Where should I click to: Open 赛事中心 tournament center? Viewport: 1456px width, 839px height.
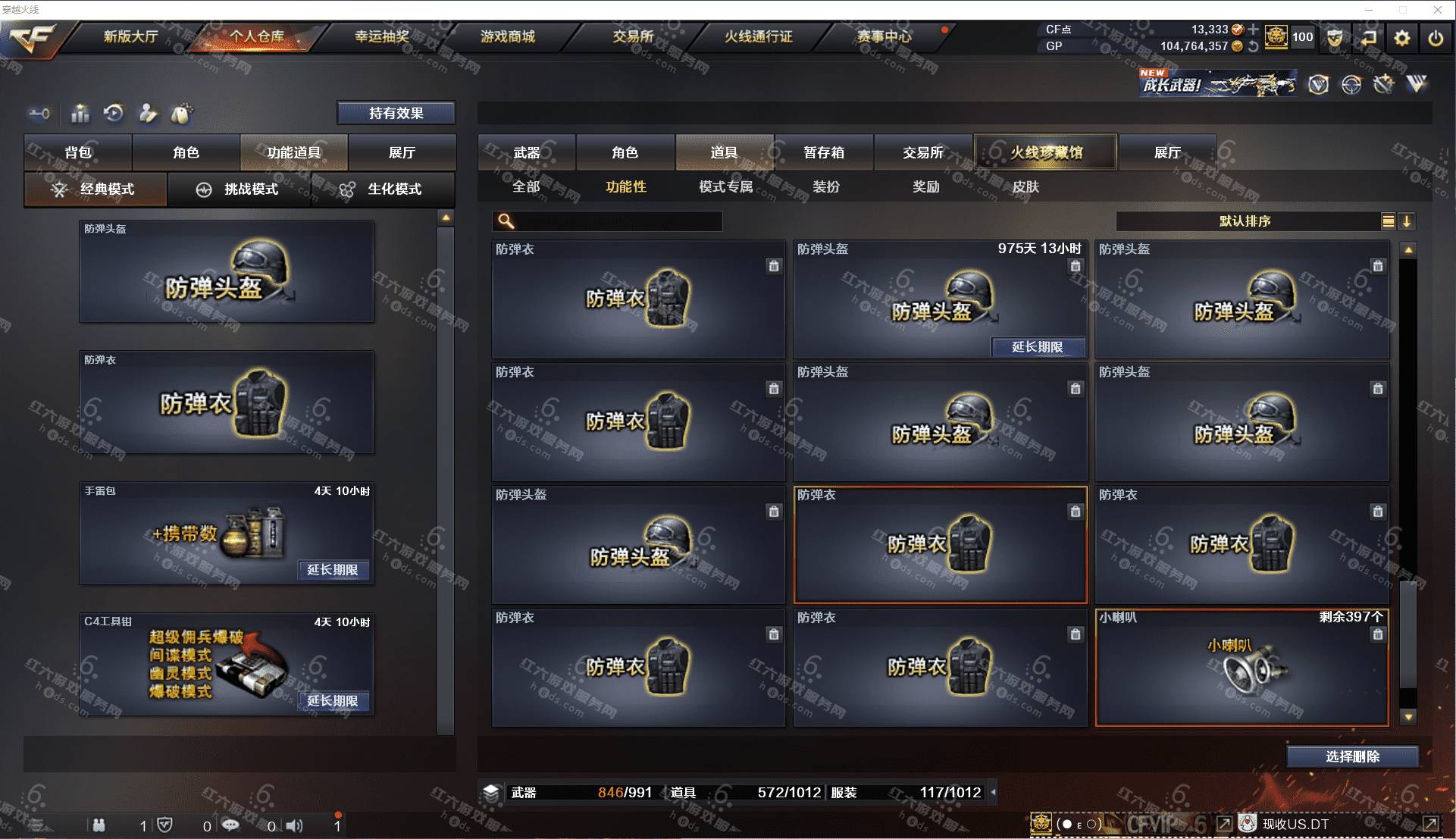tap(884, 36)
